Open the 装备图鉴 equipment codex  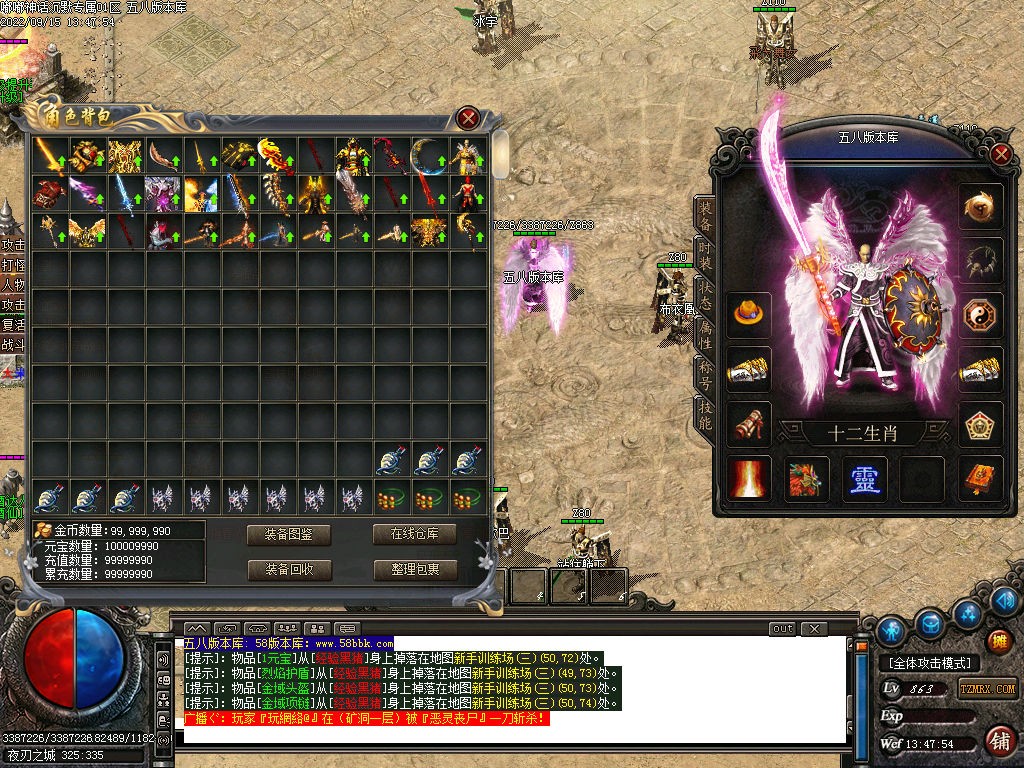point(289,534)
